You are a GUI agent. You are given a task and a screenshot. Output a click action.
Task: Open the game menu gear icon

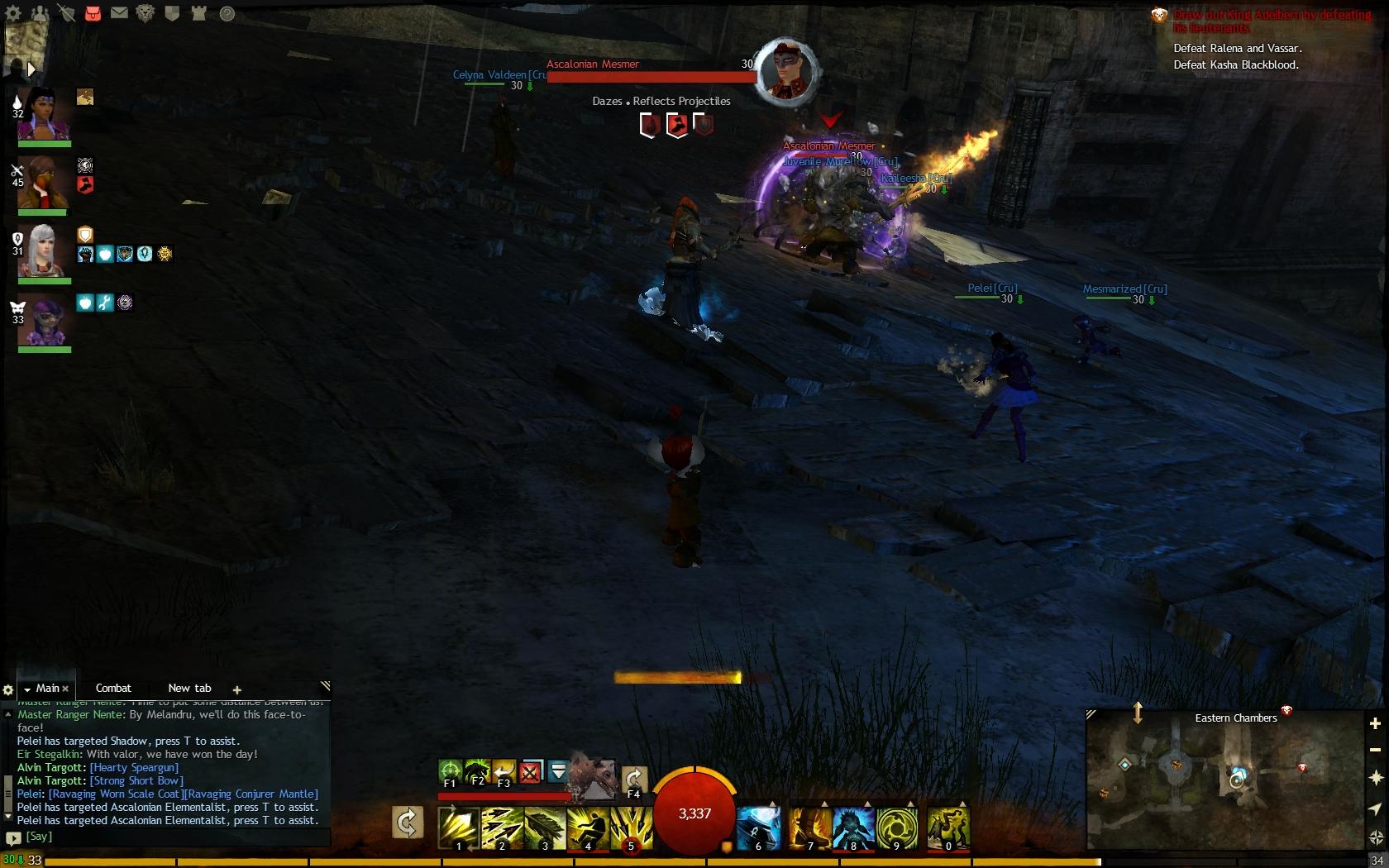(x=13, y=13)
